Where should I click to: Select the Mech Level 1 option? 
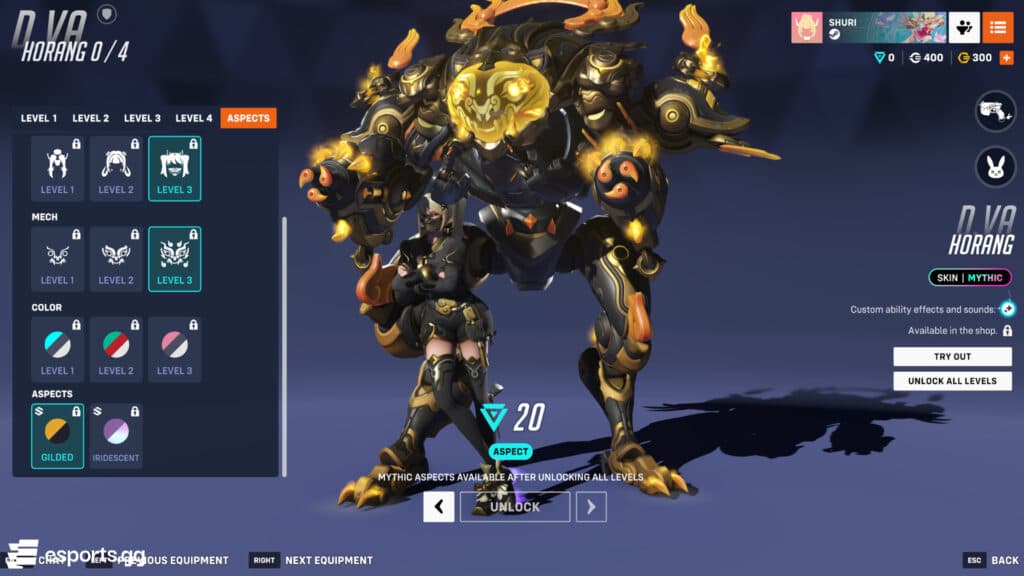tap(57, 259)
